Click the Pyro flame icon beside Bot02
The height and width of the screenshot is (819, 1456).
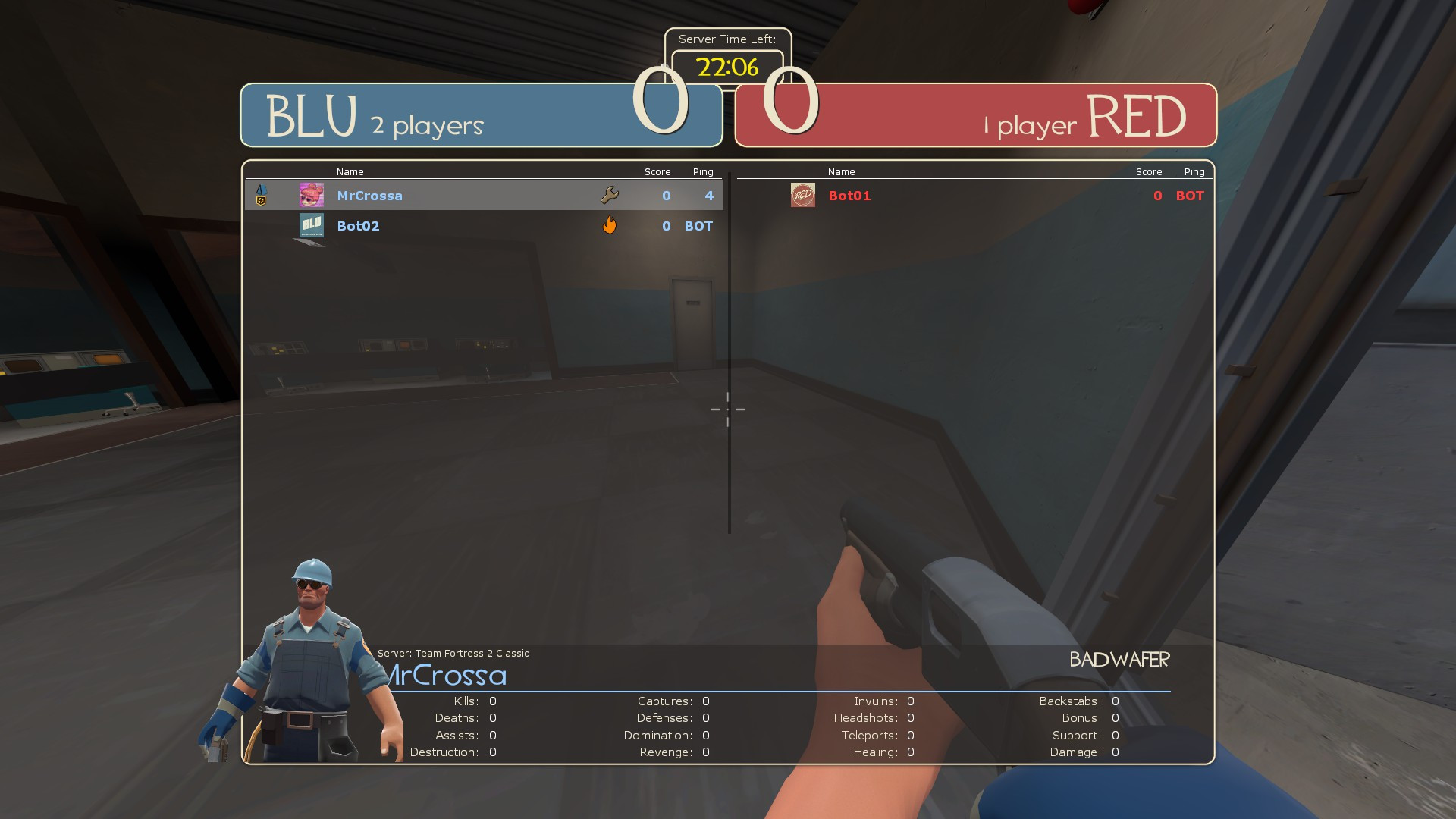[610, 225]
